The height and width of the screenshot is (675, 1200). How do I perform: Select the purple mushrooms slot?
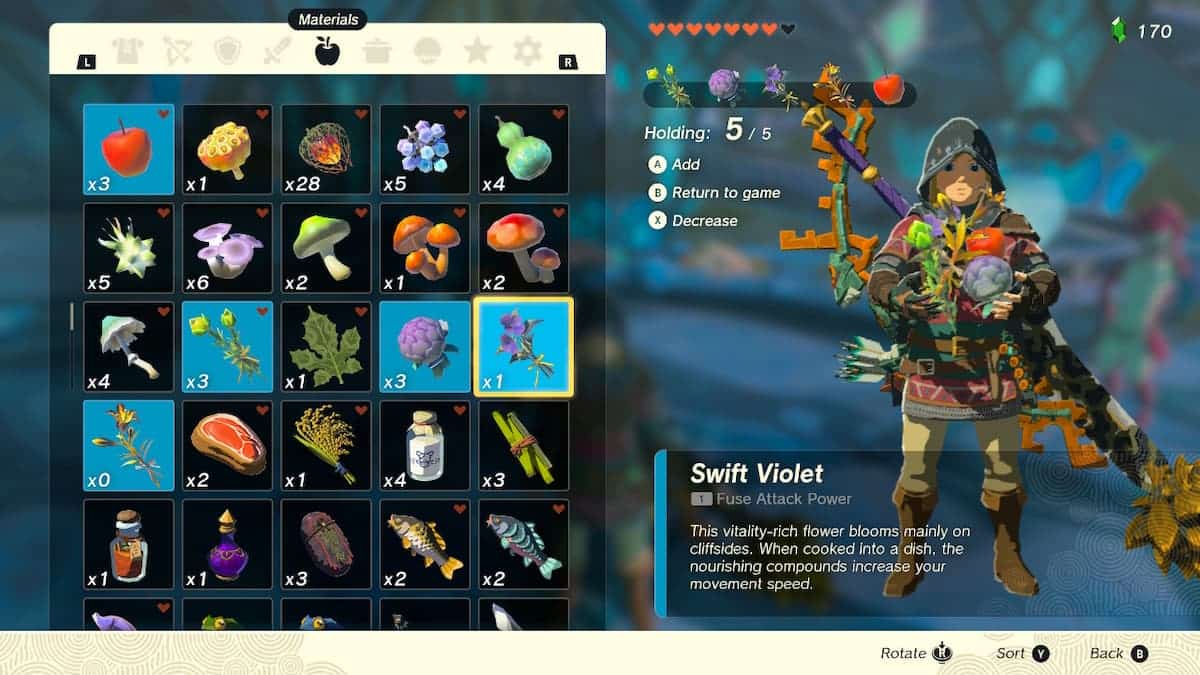coord(227,248)
